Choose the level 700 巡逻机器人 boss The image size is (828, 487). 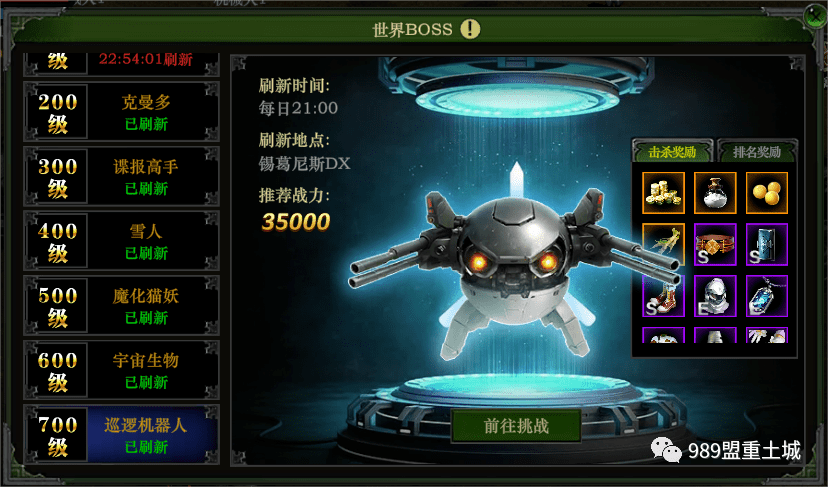(121, 436)
